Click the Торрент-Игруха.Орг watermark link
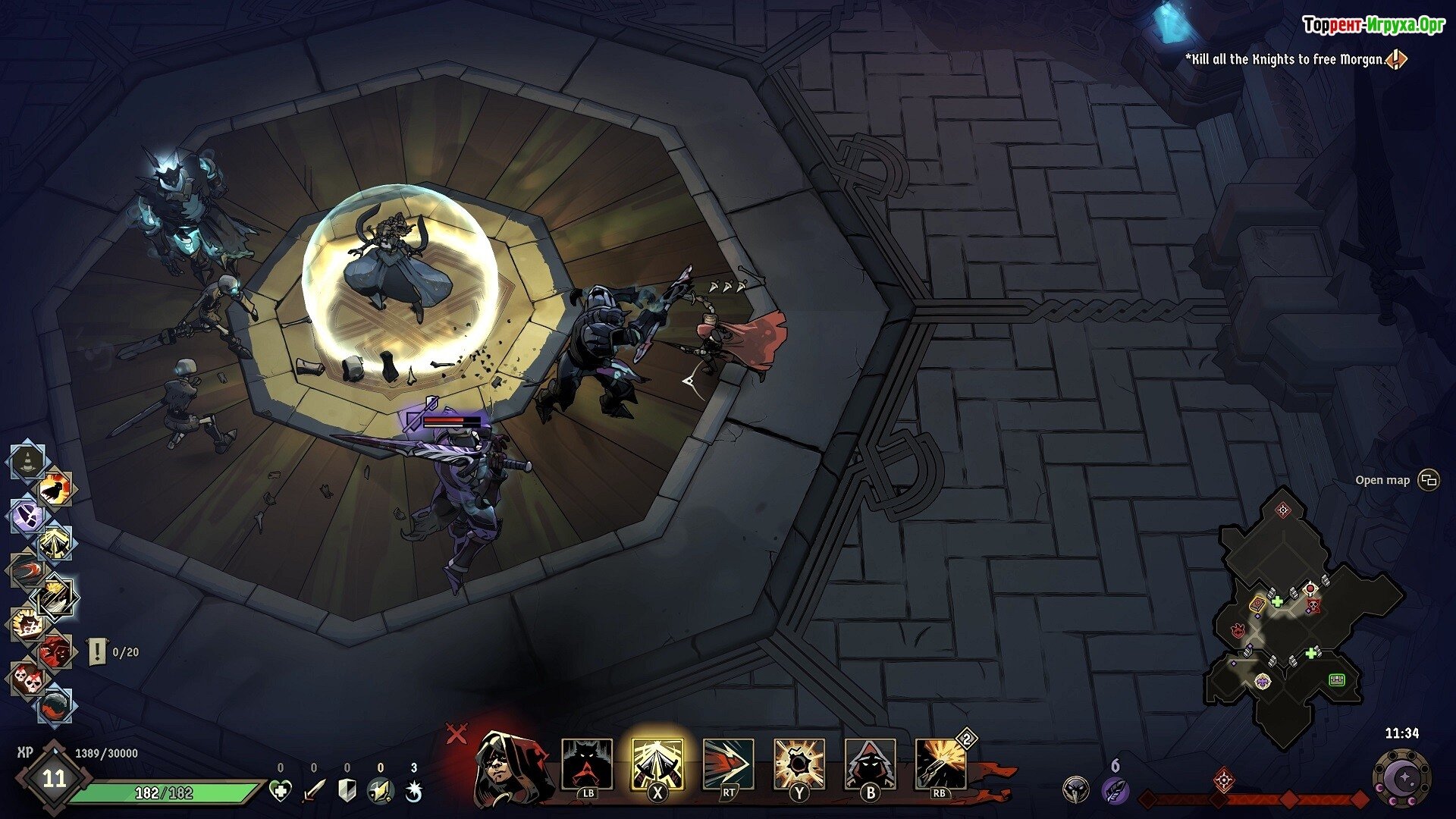The image size is (1456, 819). [1373, 25]
